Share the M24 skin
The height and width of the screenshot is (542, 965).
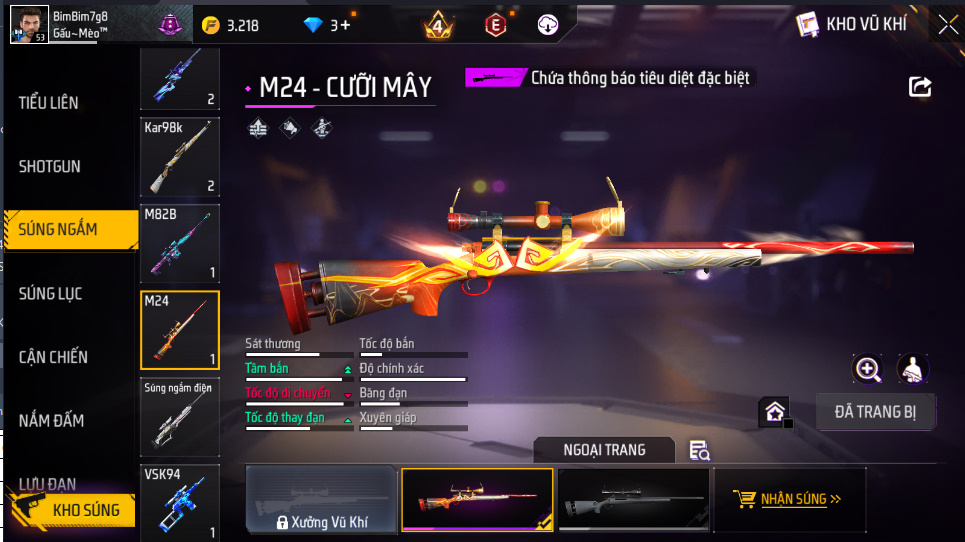coord(919,87)
